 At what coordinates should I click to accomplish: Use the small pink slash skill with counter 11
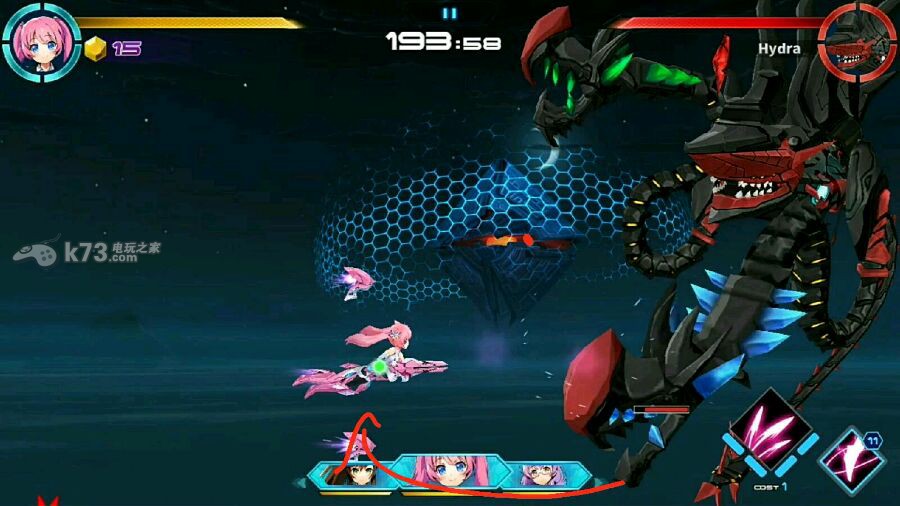[852, 459]
